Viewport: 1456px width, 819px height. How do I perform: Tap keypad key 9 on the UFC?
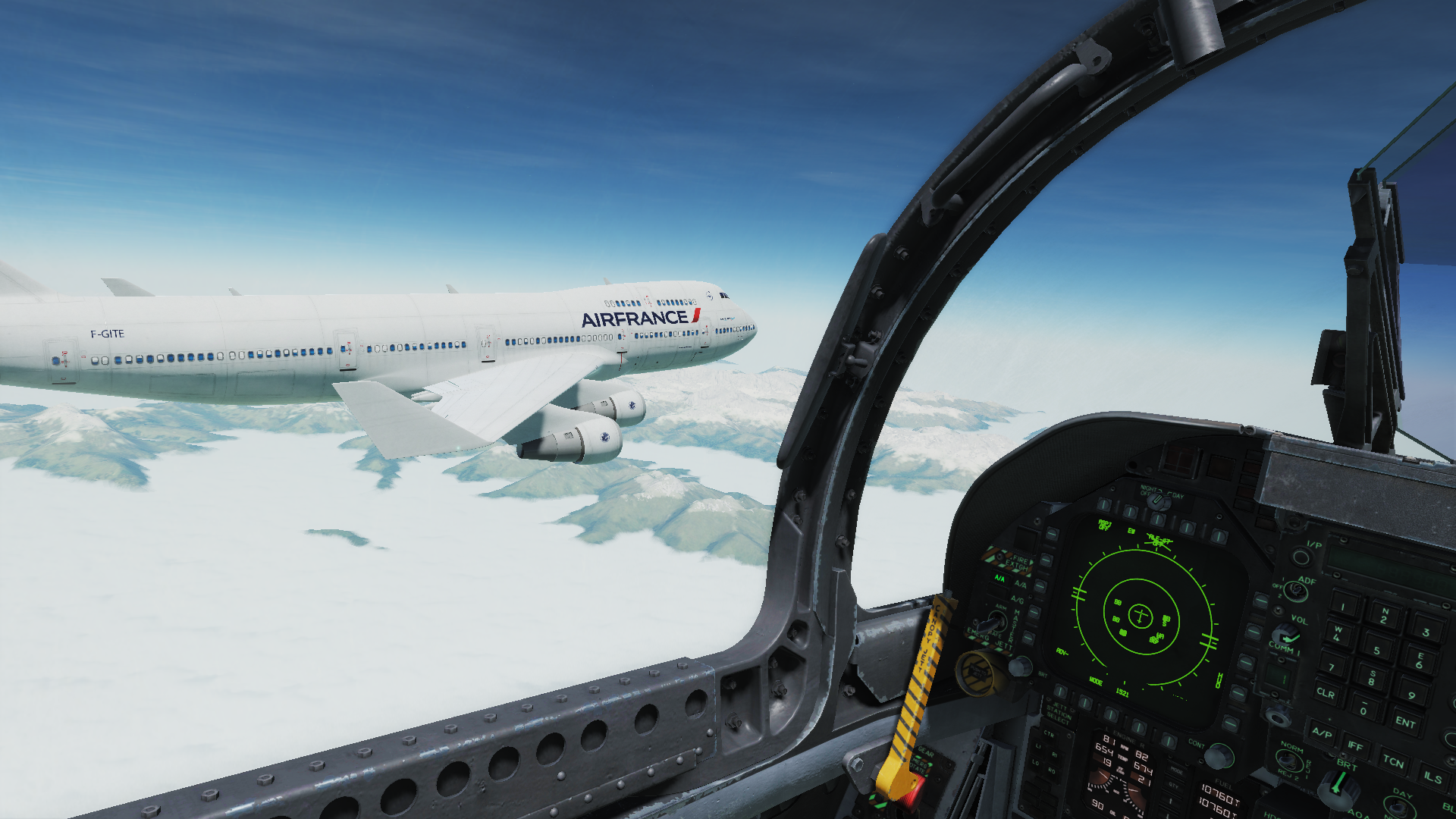(x=1410, y=695)
